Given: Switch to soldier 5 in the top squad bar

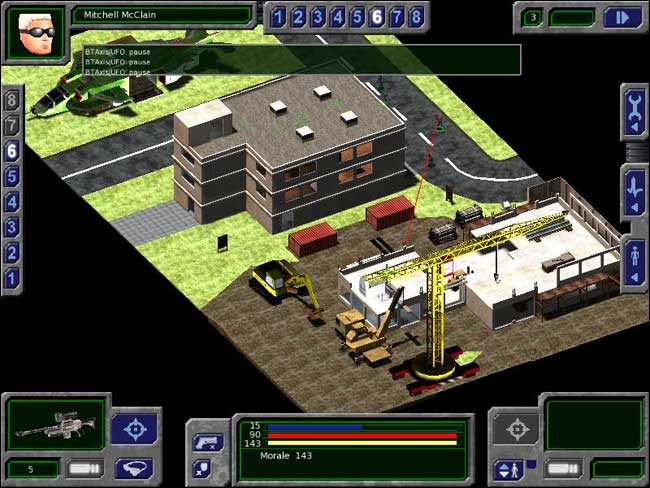Looking at the screenshot, I should coord(356,17).
